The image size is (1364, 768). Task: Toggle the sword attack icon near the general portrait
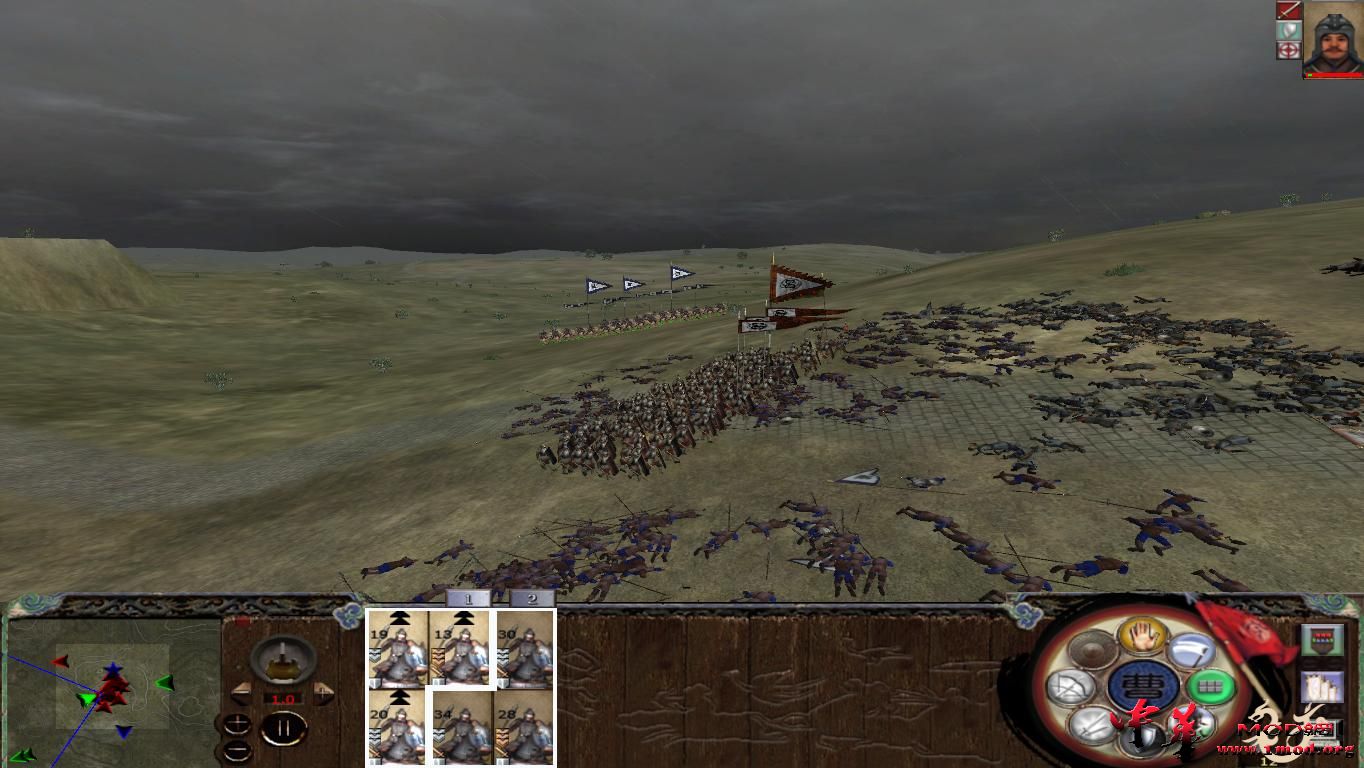(1289, 12)
